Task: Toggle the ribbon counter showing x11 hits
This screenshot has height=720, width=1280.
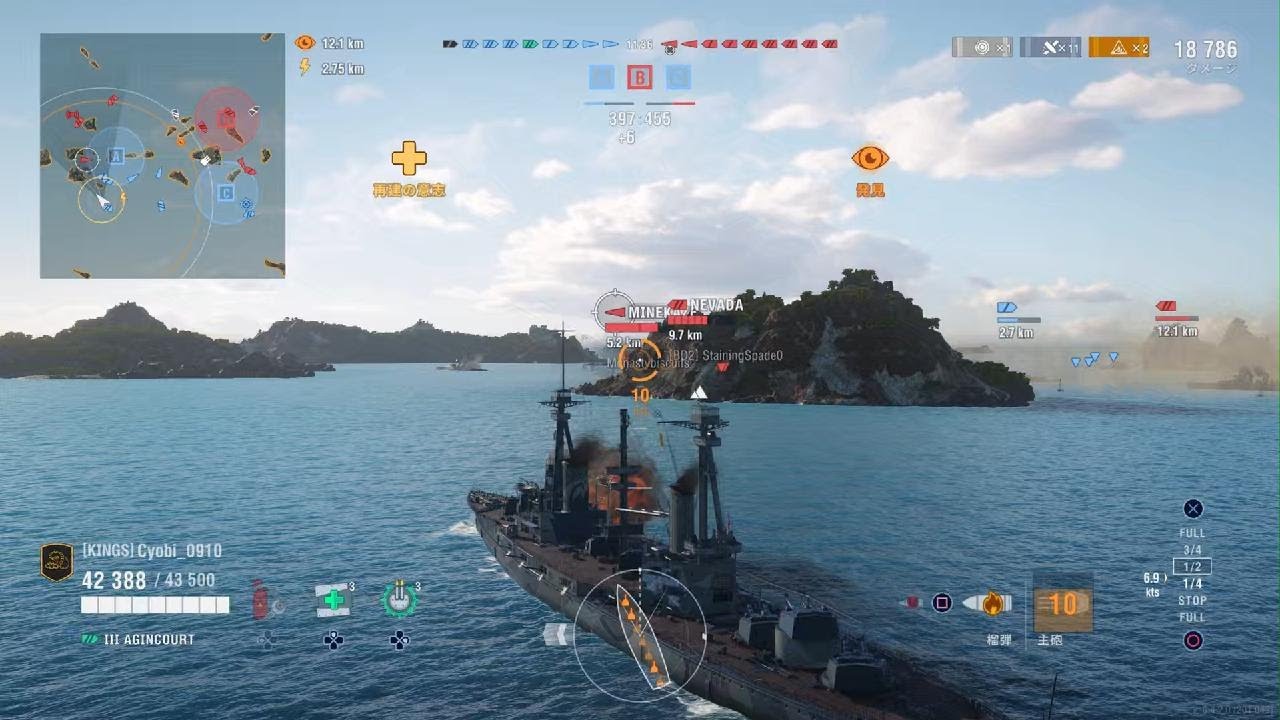Action: (1053, 47)
